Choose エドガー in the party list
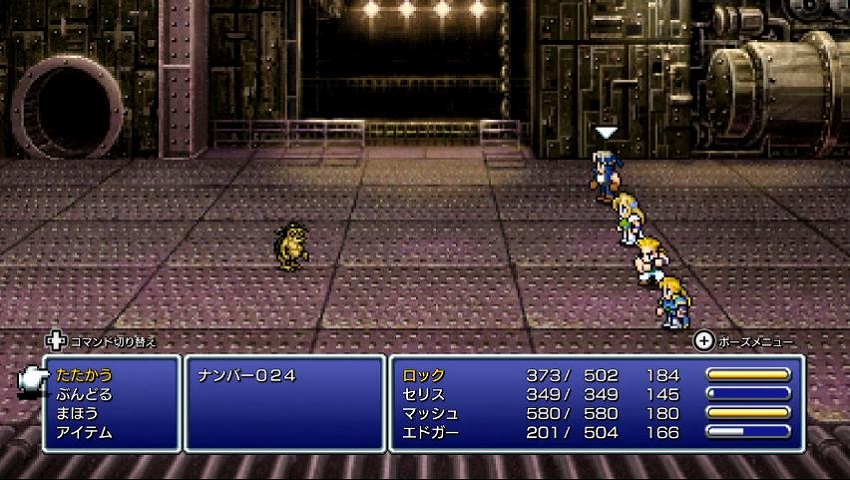The image size is (850, 480). (x=430, y=432)
